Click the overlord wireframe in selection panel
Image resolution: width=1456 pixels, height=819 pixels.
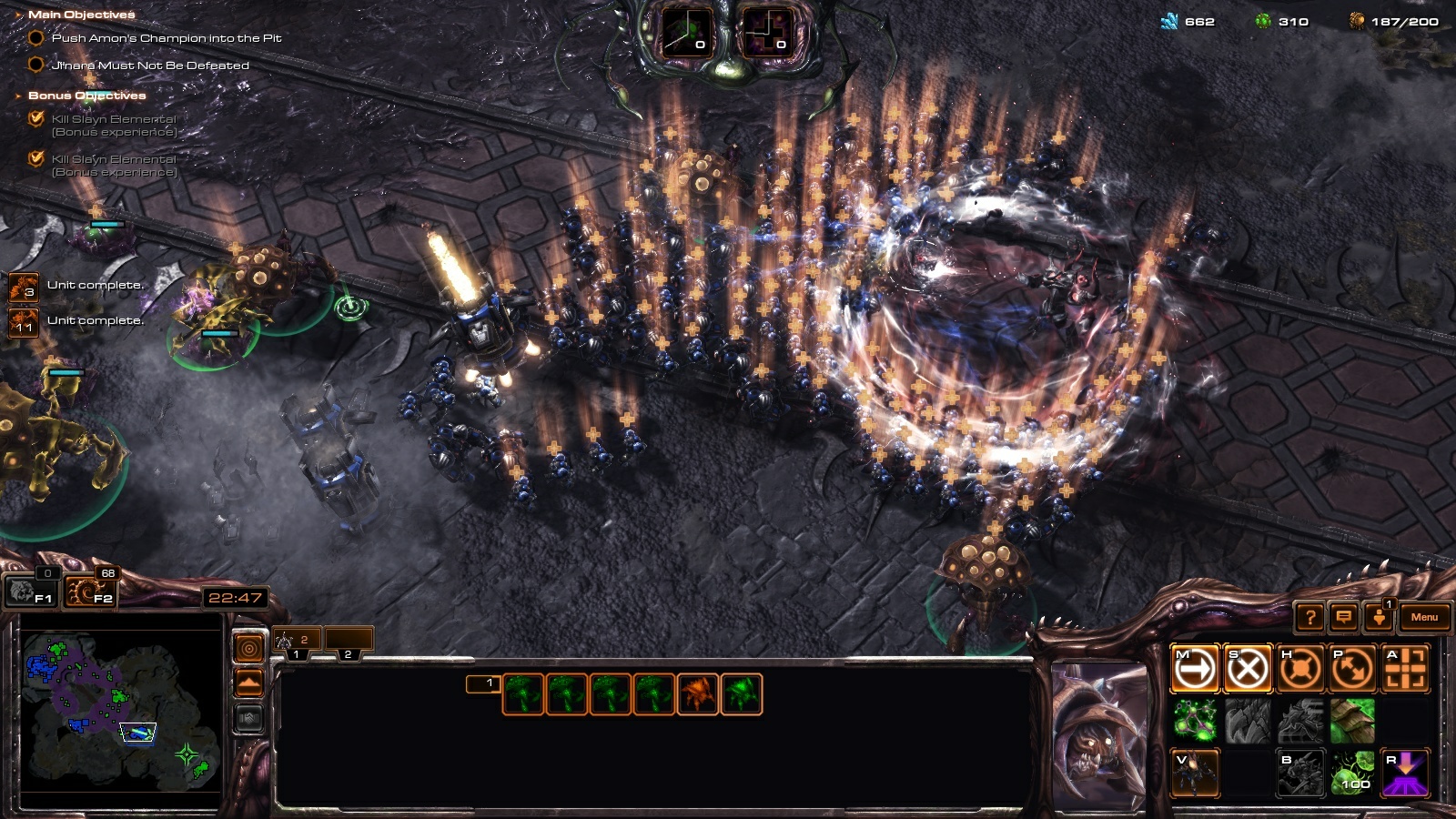(x=522, y=694)
